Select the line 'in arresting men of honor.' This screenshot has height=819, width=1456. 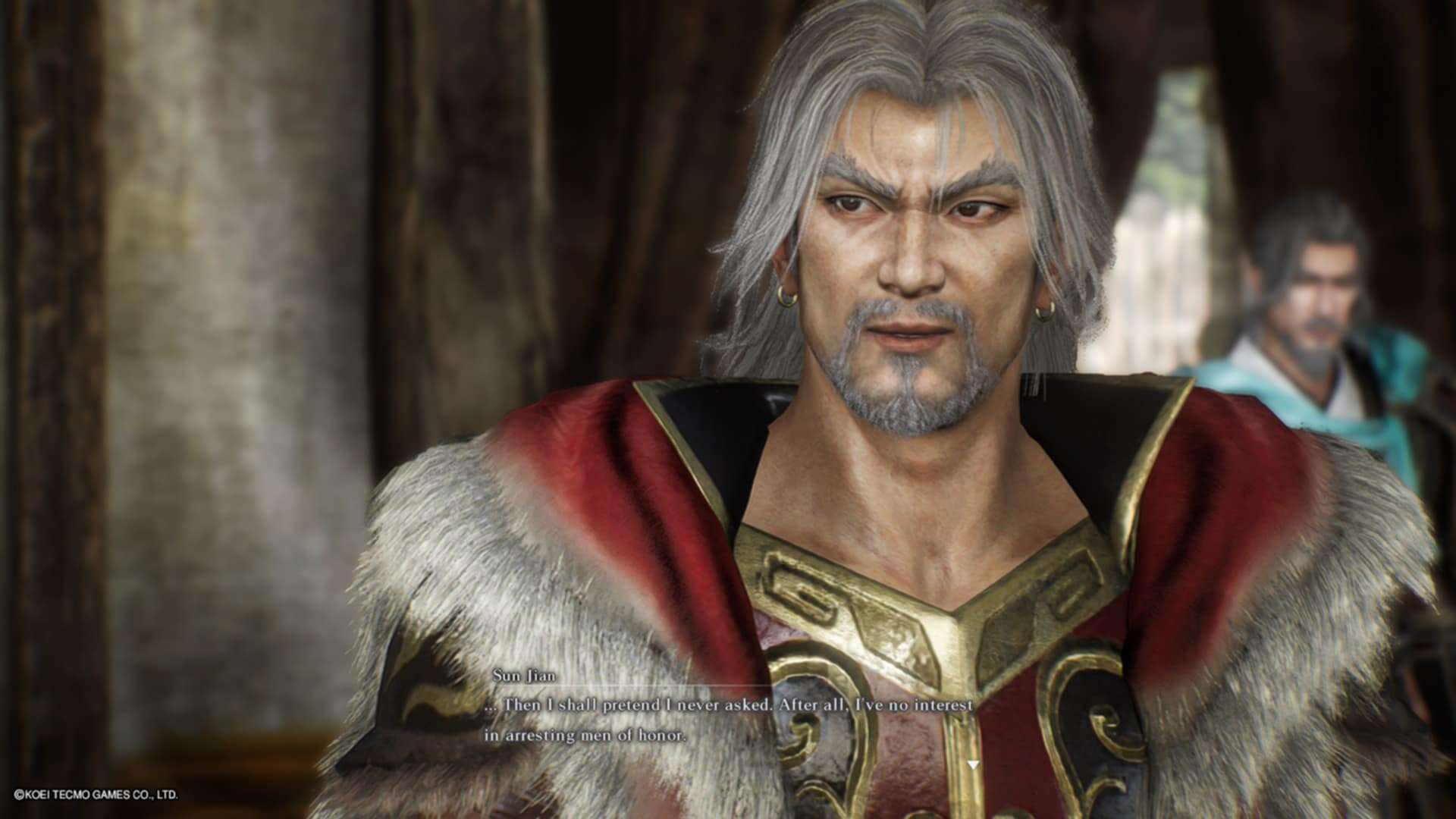pos(585,734)
